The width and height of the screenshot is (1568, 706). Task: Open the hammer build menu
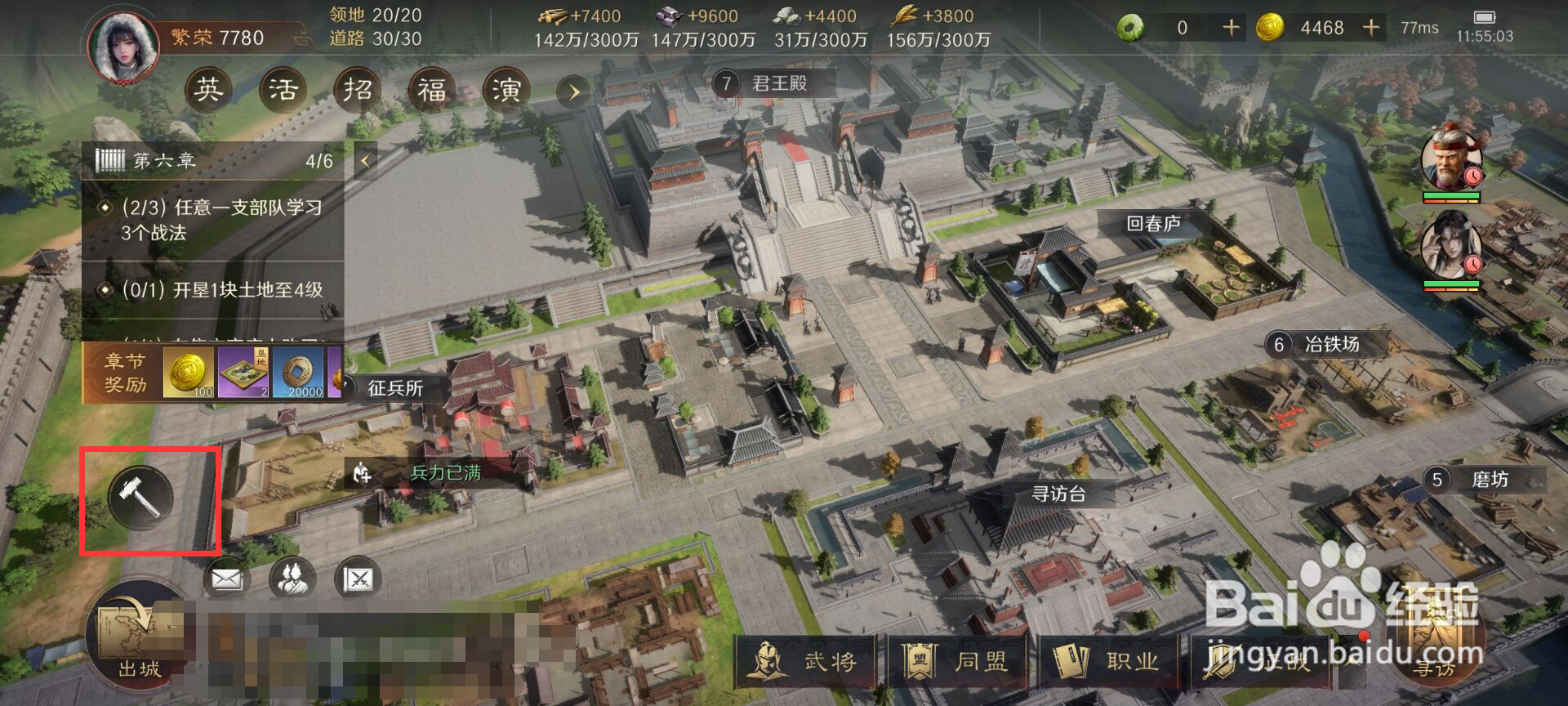[140, 496]
